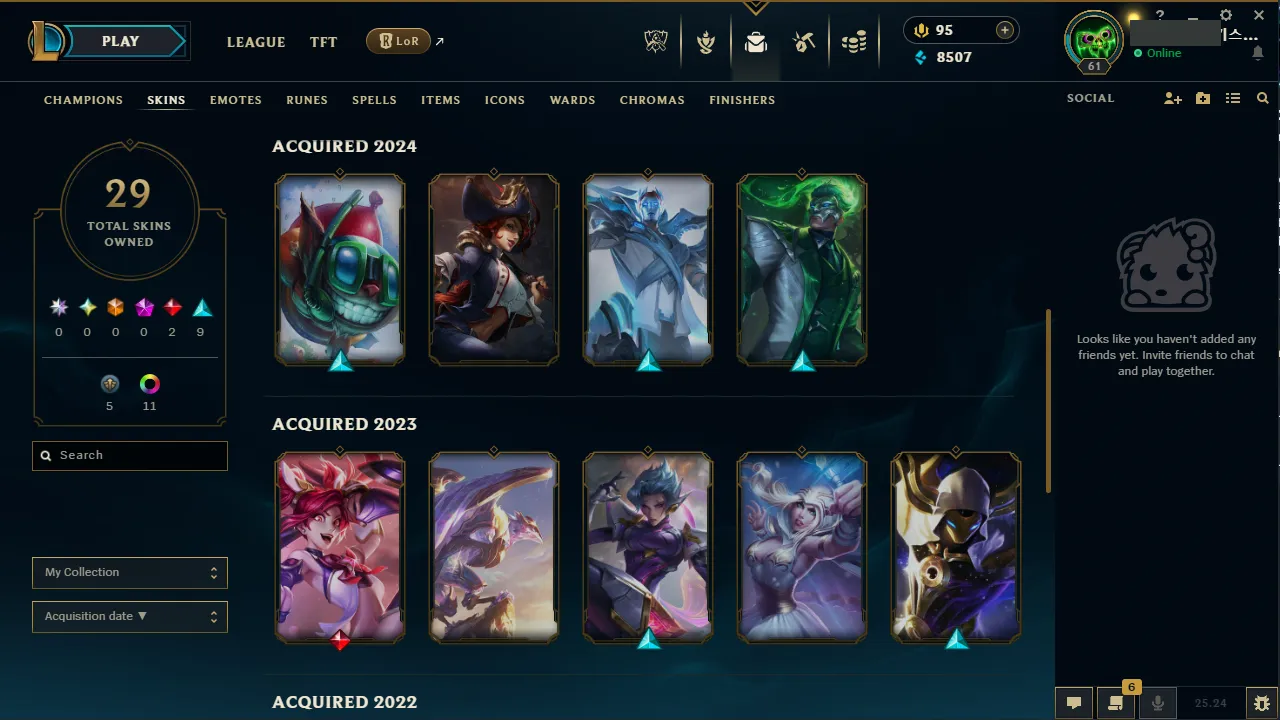Open Clash from the top navigation
This screenshot has height=720, width=1280.
706,41
